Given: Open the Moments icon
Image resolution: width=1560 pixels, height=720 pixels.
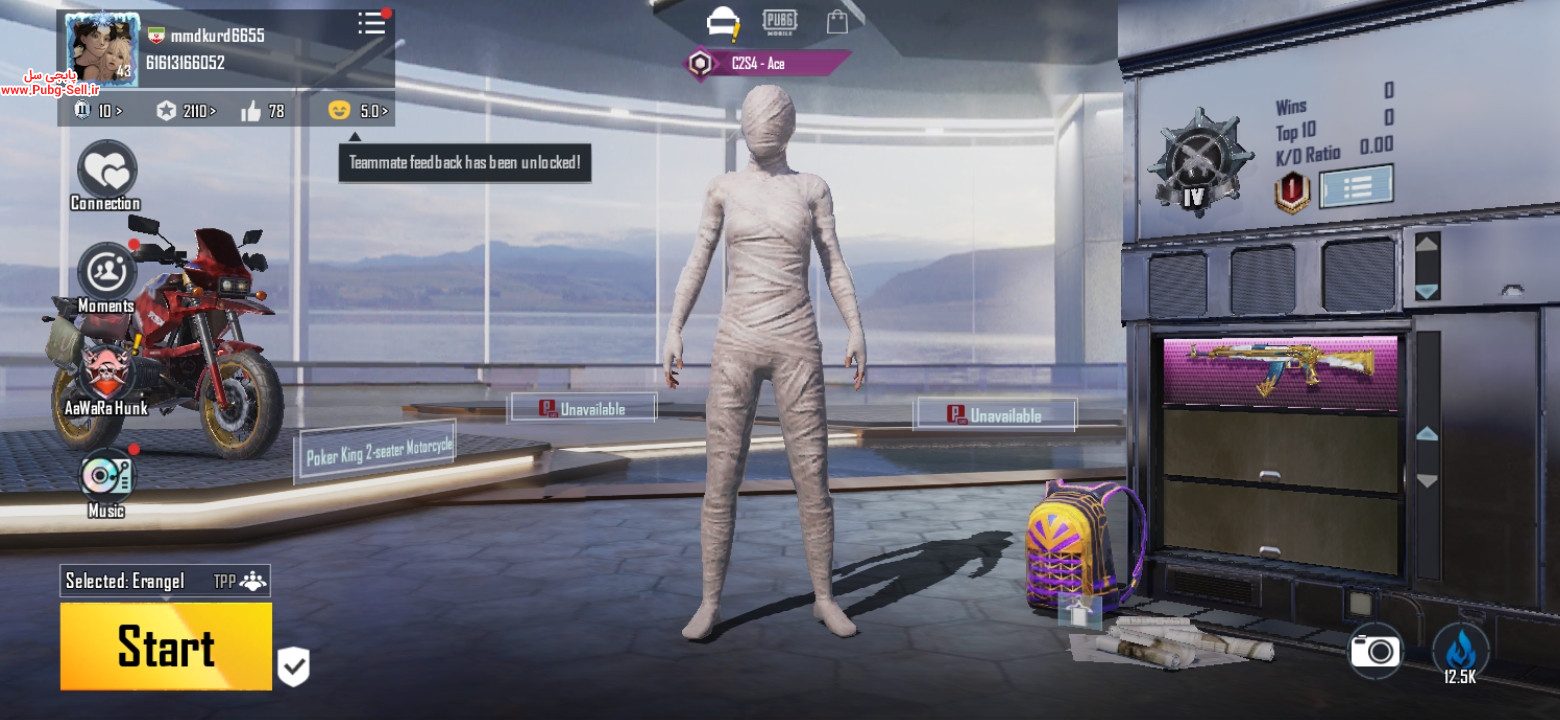Looking at the screenshot, I should (106, 273).
